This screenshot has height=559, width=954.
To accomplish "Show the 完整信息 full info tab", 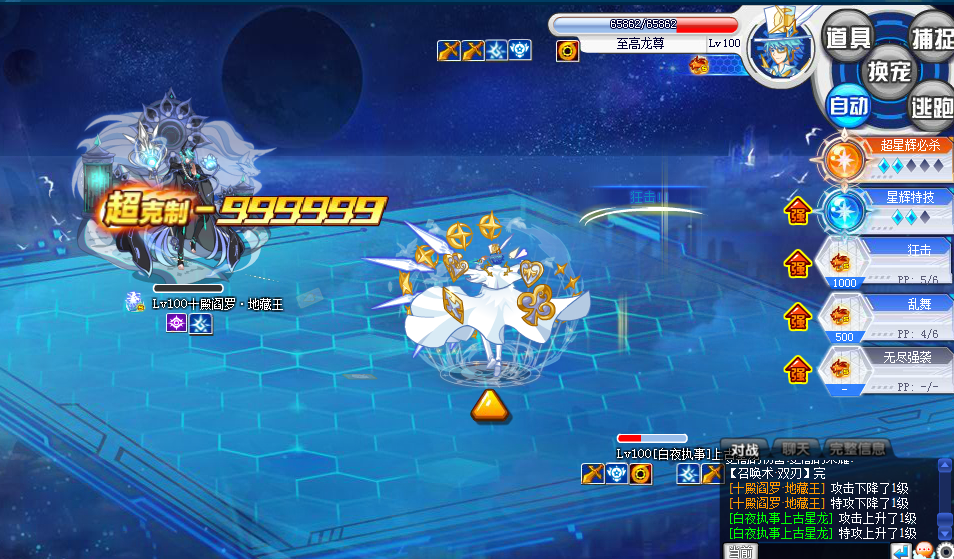I will point(856,449).
